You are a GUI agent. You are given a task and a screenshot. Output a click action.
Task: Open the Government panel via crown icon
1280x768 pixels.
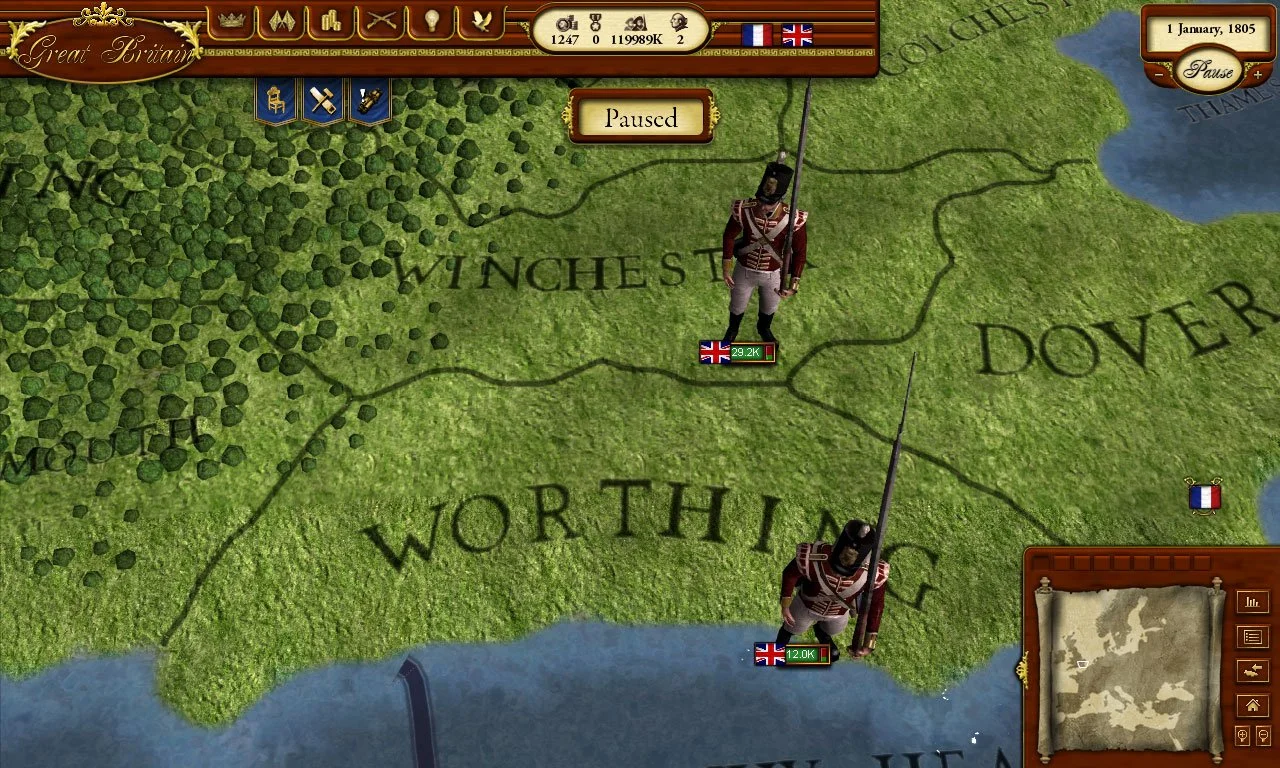(x=230, y=22)
